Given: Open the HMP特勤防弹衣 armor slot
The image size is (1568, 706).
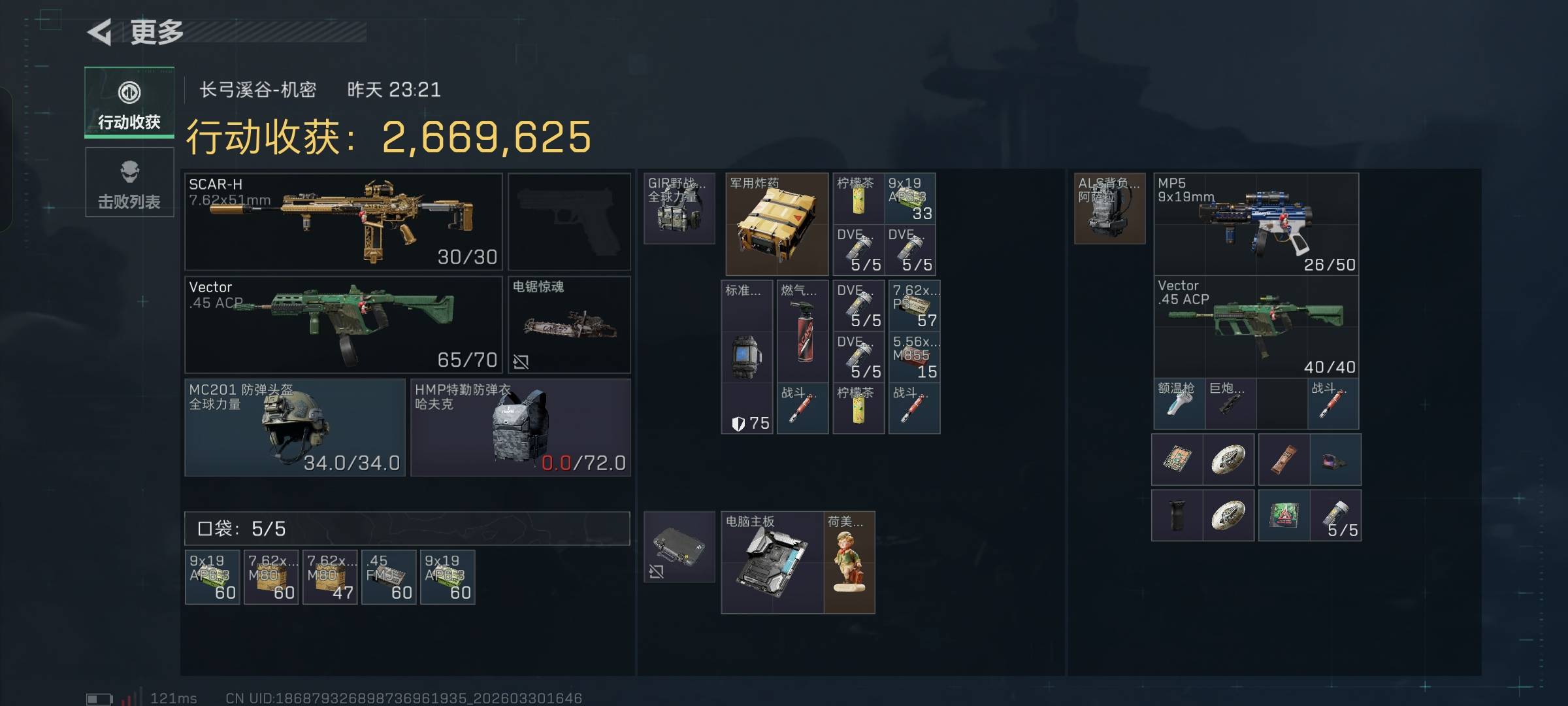Looking at the screenshot, I should pos(520,428).
